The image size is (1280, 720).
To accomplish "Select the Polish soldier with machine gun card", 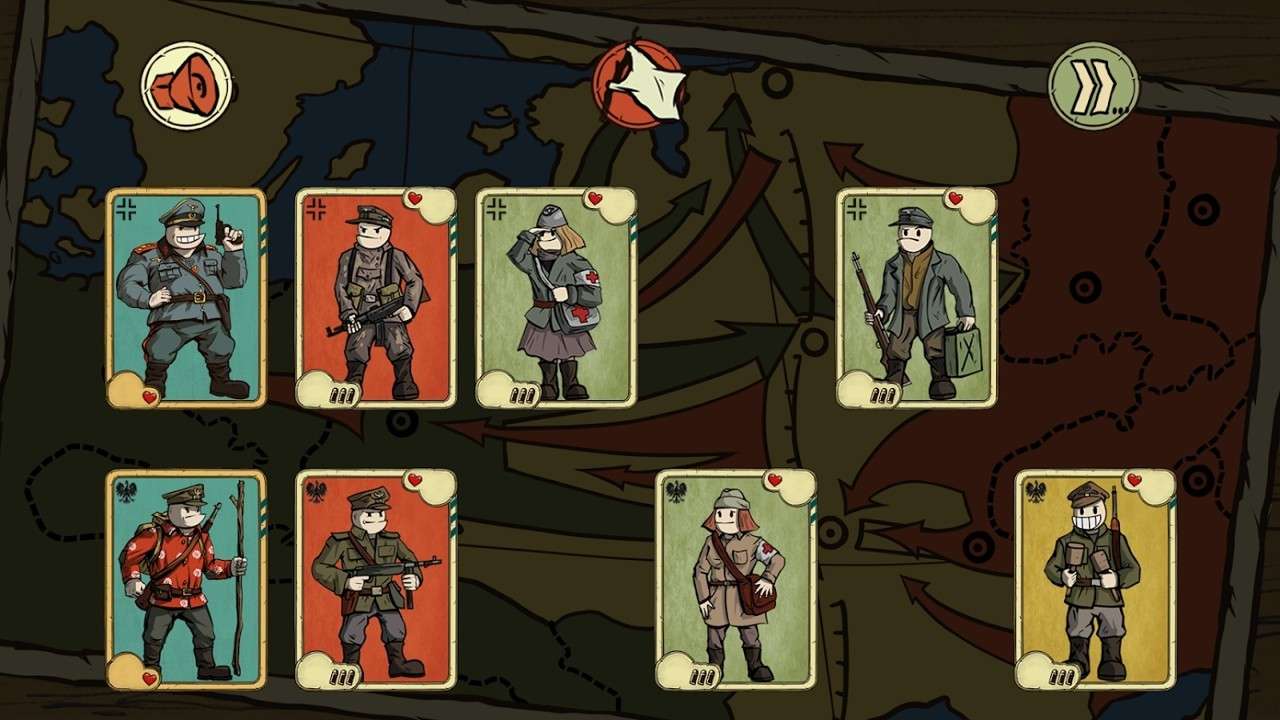I will (376, 580).
